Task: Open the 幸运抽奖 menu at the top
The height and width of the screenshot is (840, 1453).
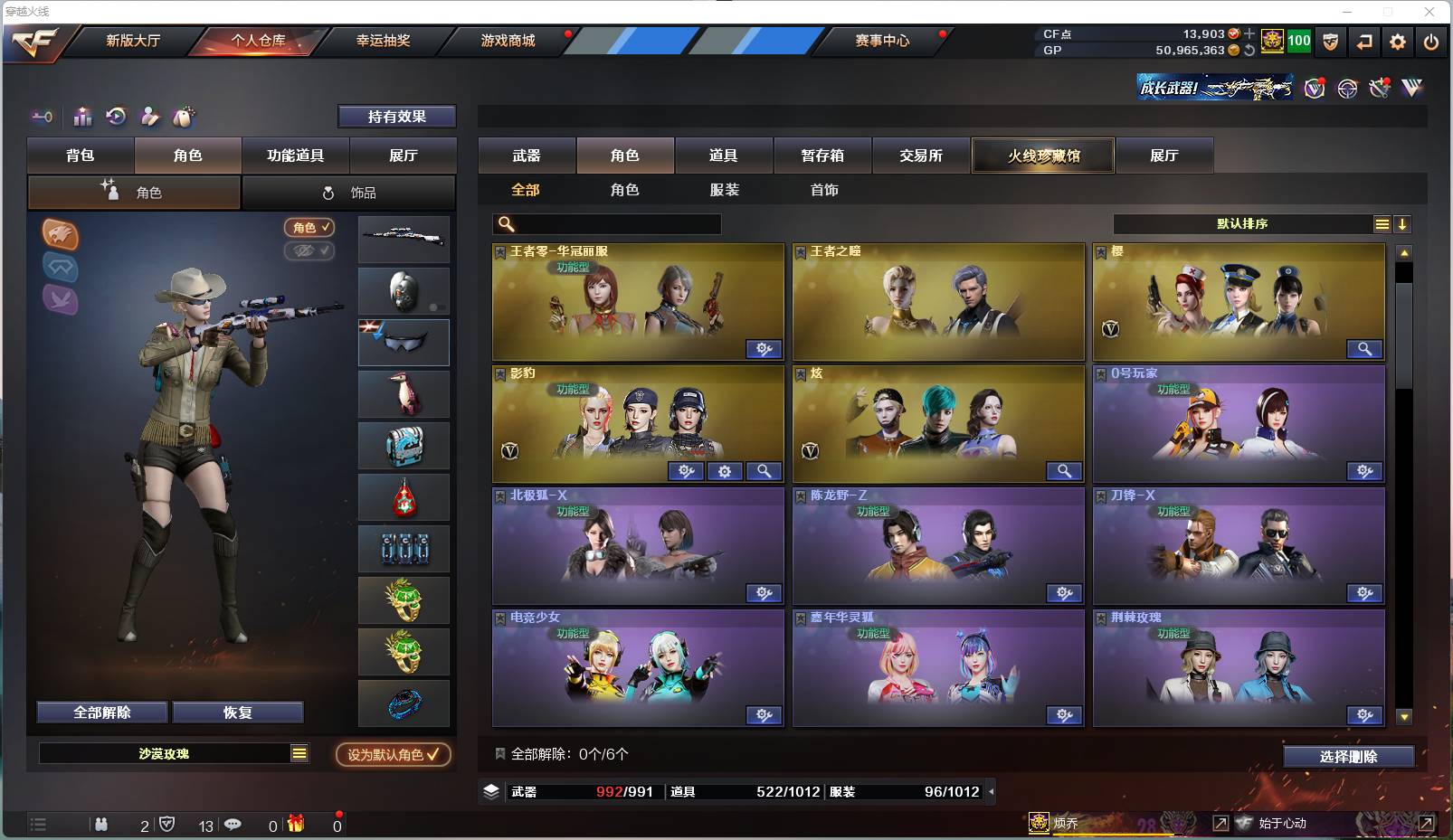Action: [383, 41]
